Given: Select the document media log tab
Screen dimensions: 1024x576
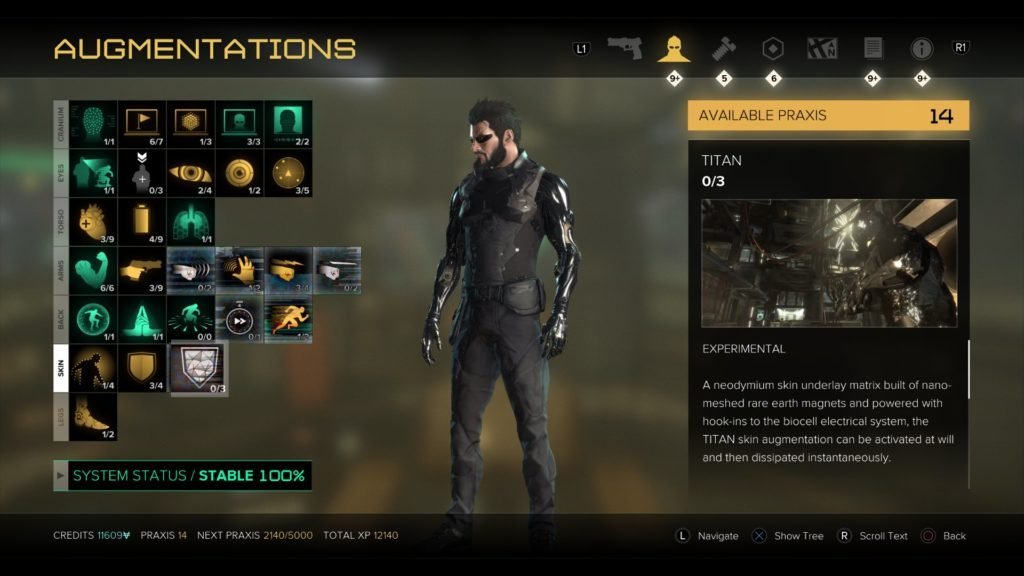Looking at the screenshot, I should coord(872,48).
